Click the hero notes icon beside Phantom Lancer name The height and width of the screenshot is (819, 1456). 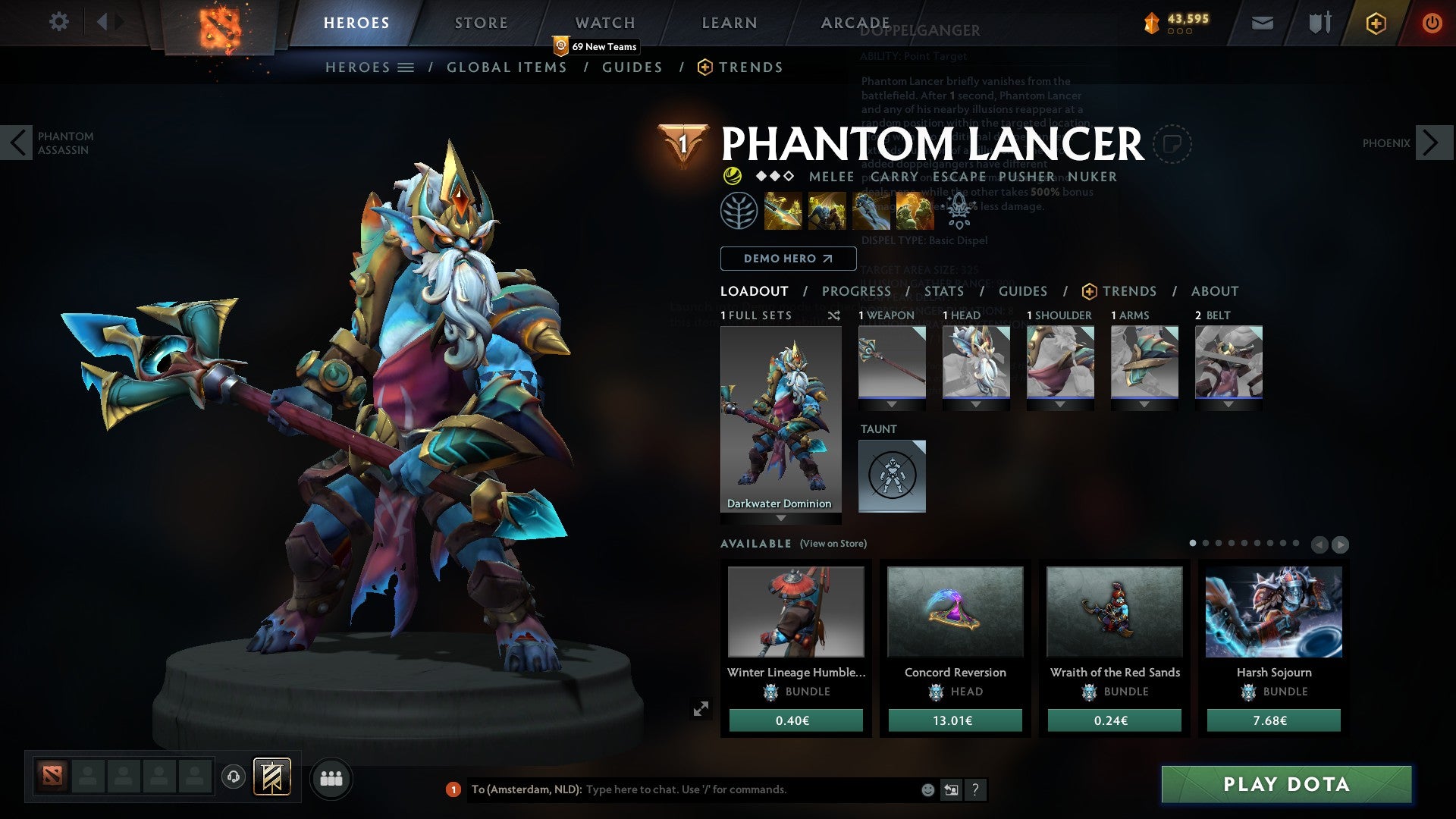pos(1172,144)
